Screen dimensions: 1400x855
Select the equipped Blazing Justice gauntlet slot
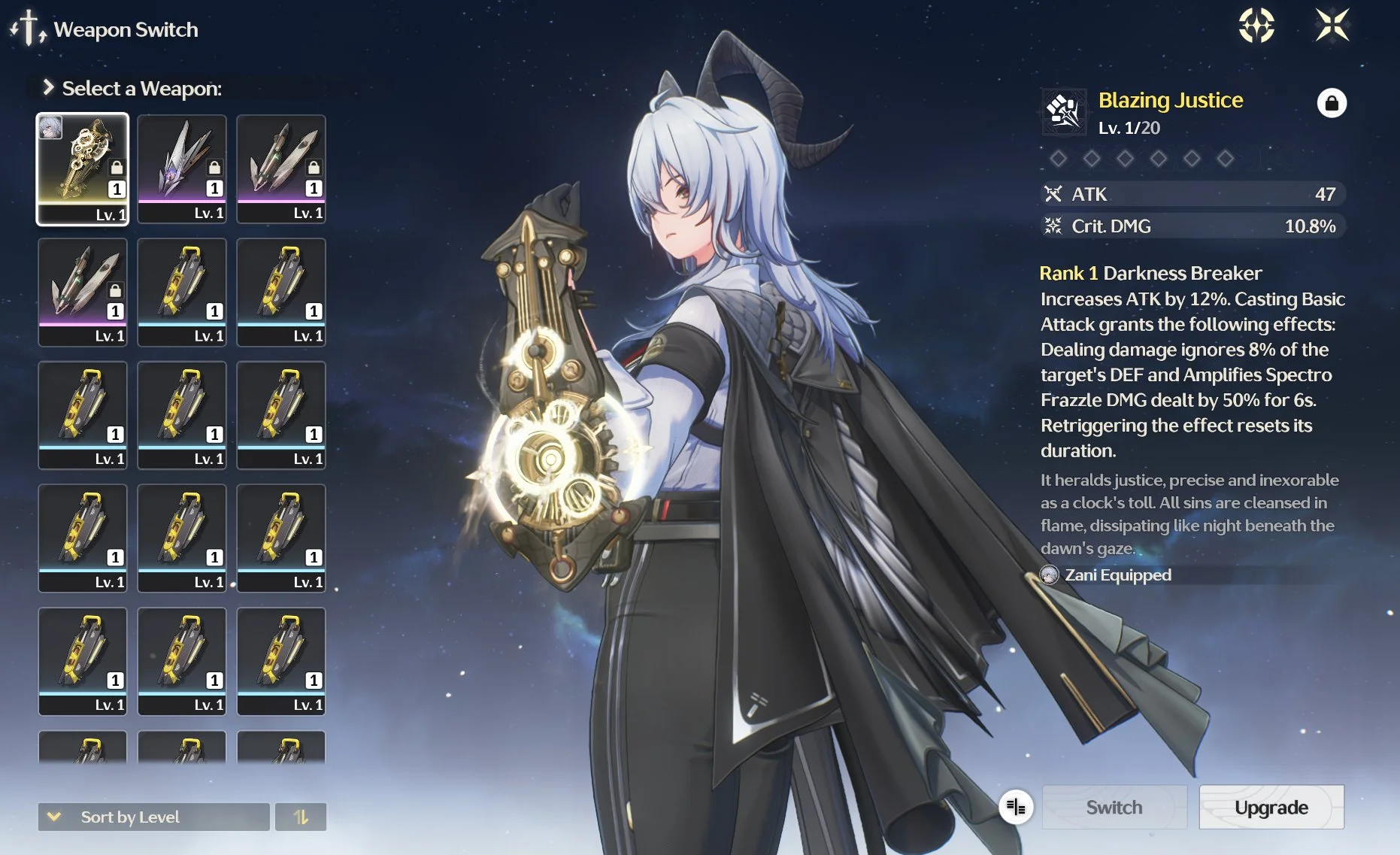[83, 169]
